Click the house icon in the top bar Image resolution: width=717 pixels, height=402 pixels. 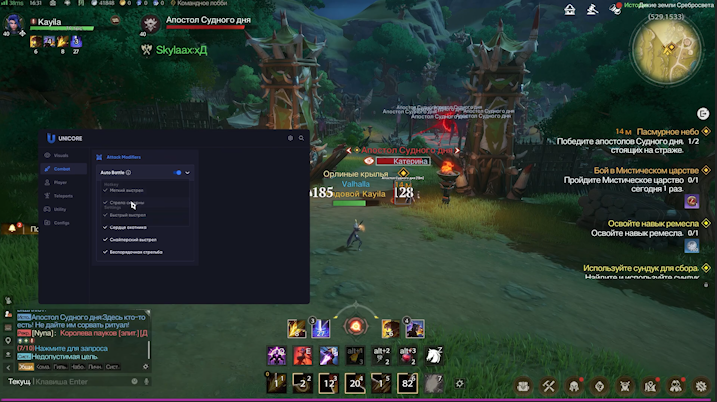pyautogui.click(x=570, y=9)
